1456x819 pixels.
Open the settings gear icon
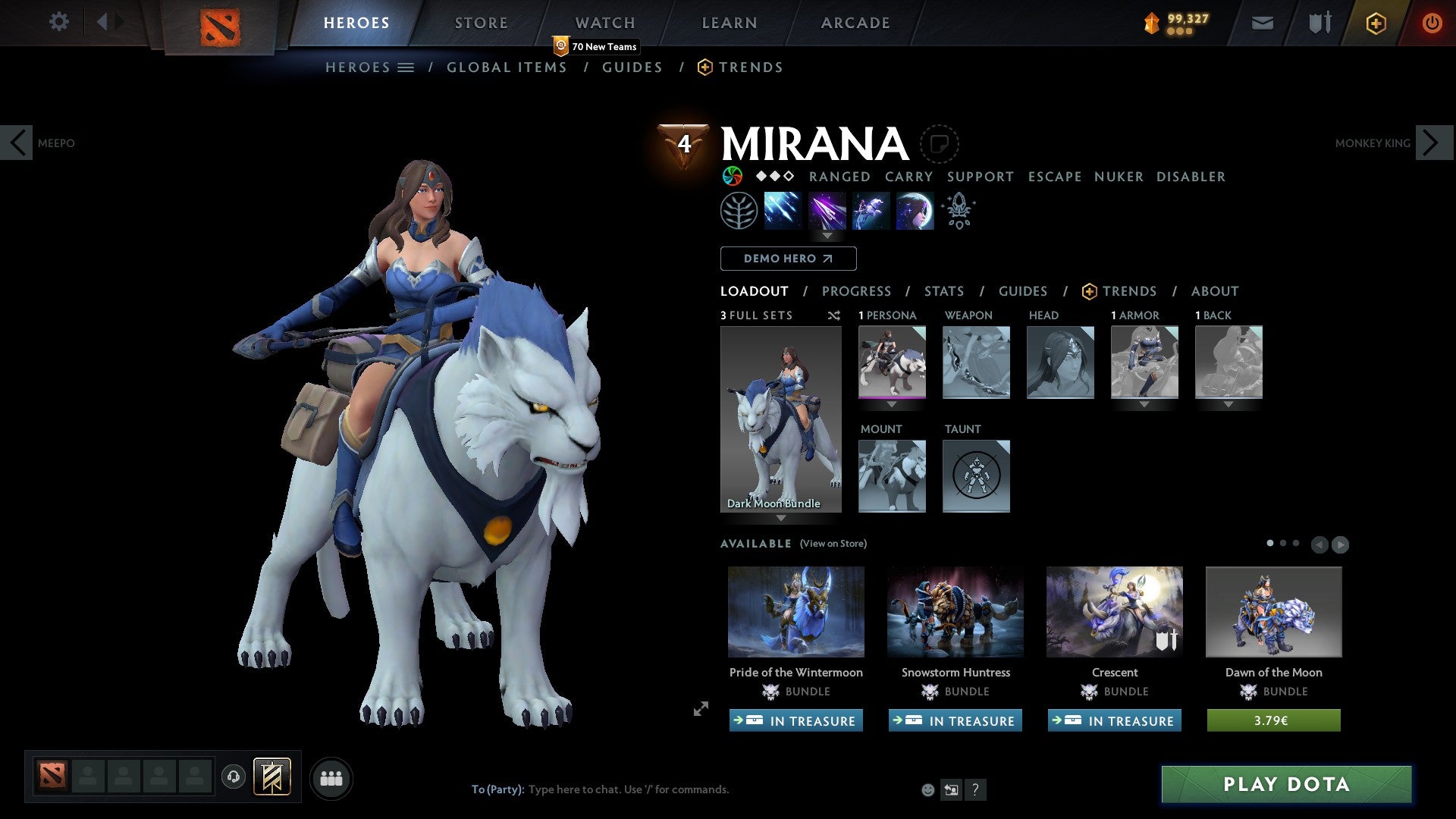tap(58, 22)
